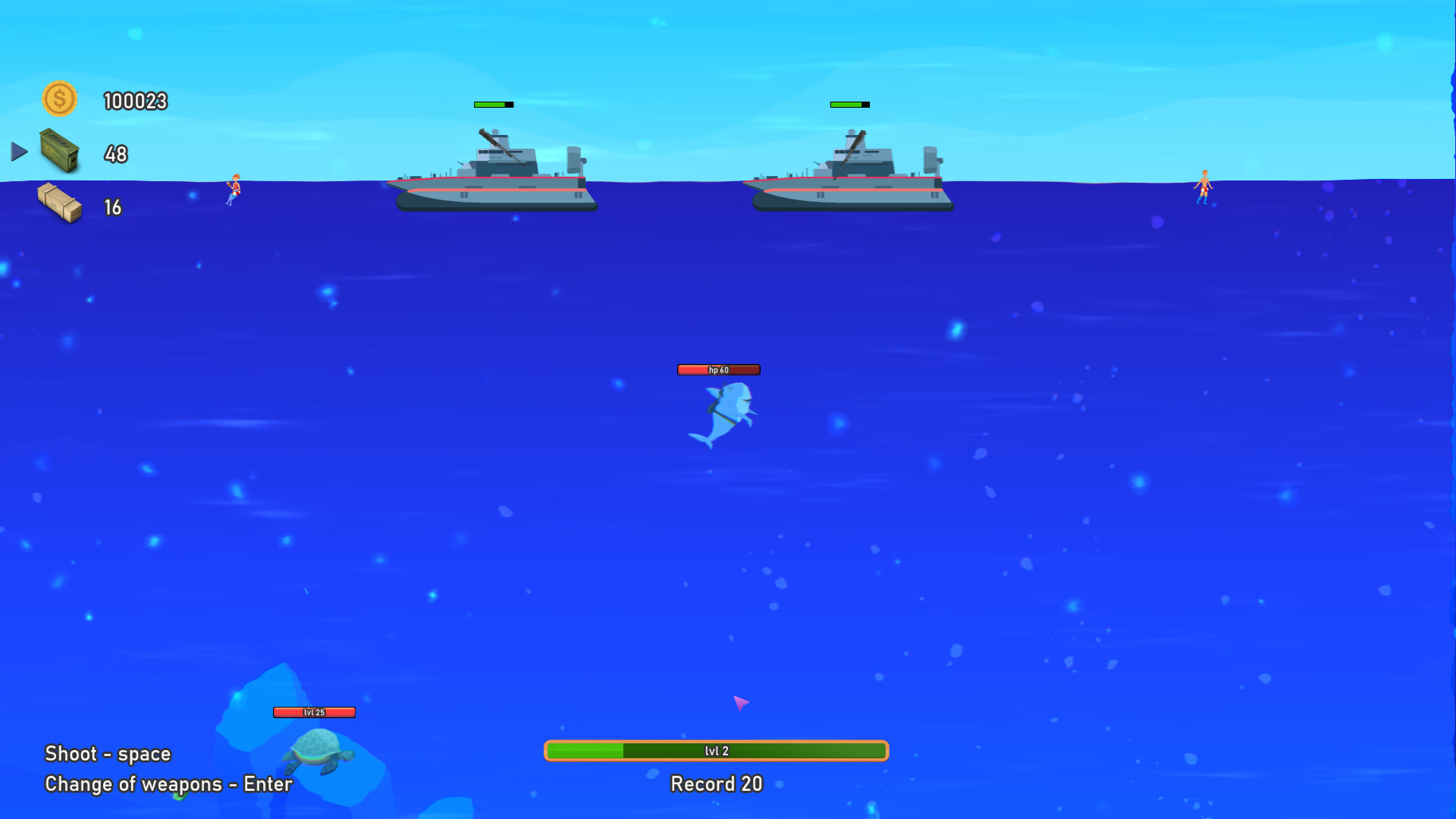Click the wooden crate icon showing 16
1456x819 pixels.
tap(61, 205)
